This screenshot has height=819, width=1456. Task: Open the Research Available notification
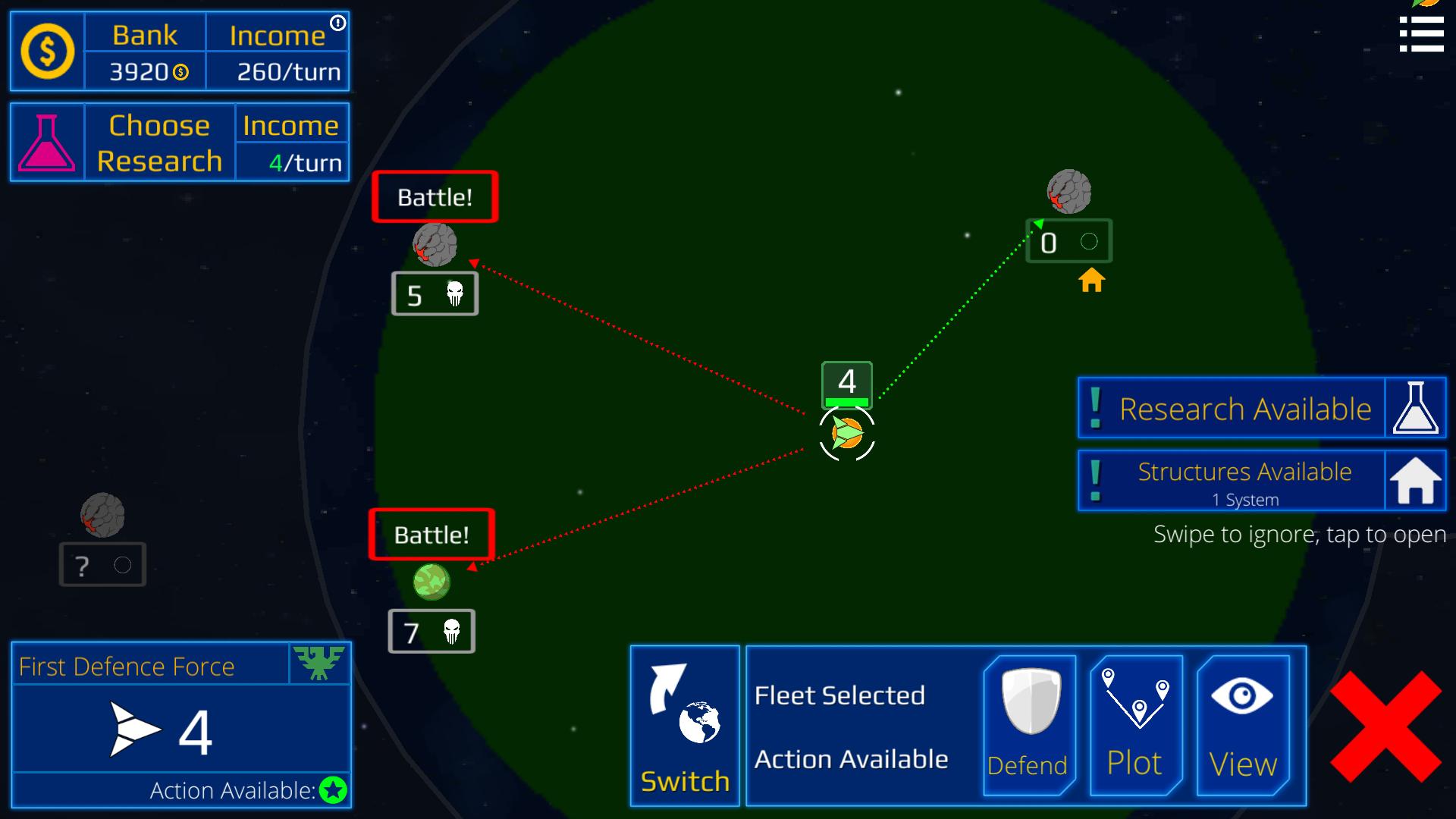coord(1244,408)
